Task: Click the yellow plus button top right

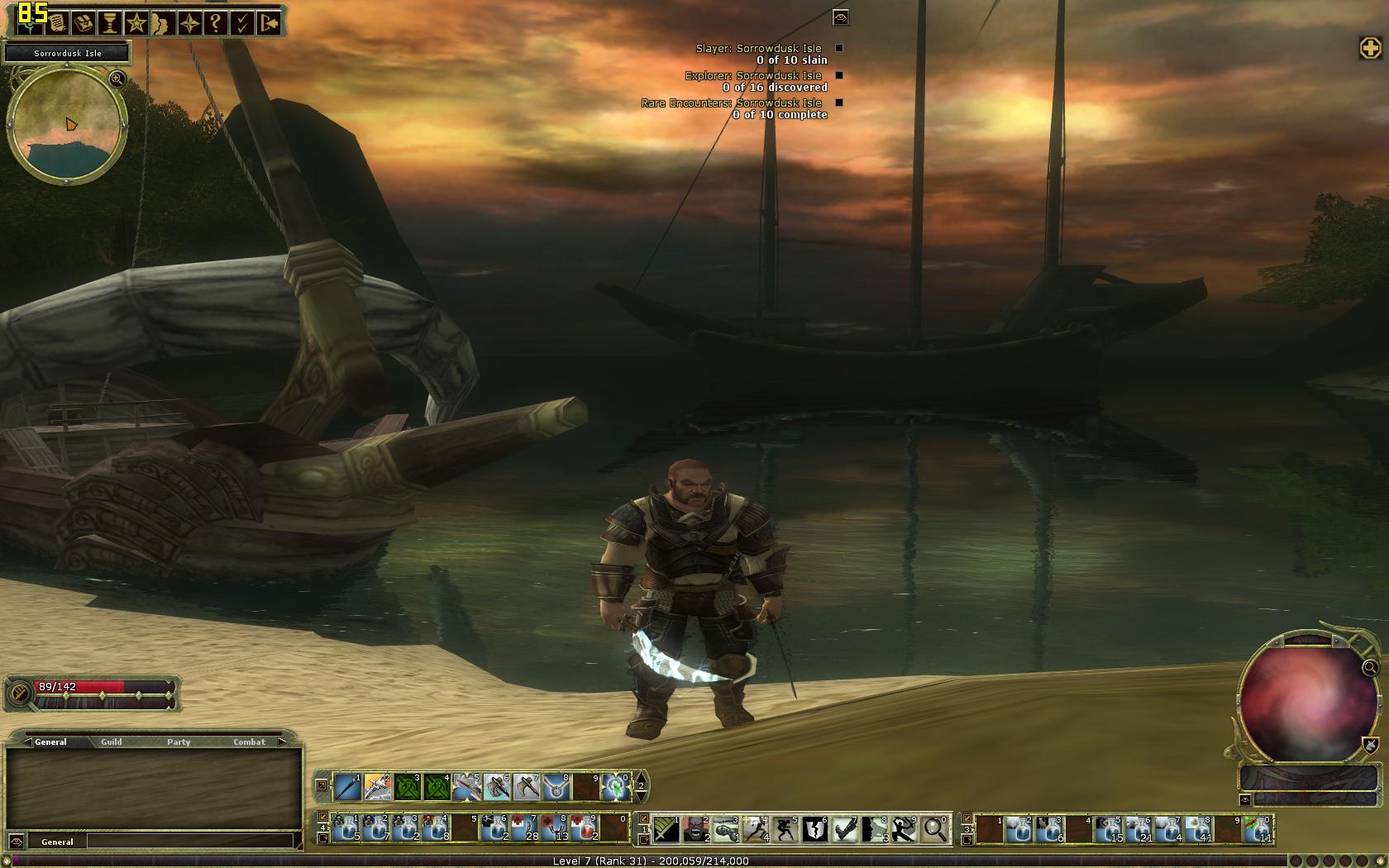Action: [1370, 48]
